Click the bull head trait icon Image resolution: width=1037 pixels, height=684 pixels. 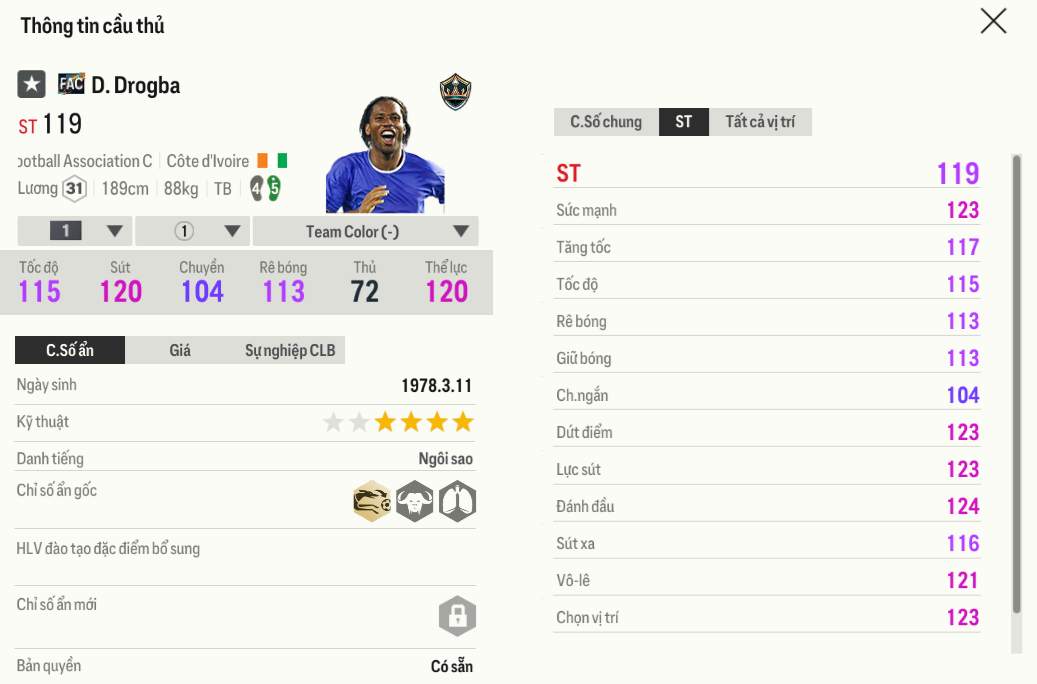414,501
